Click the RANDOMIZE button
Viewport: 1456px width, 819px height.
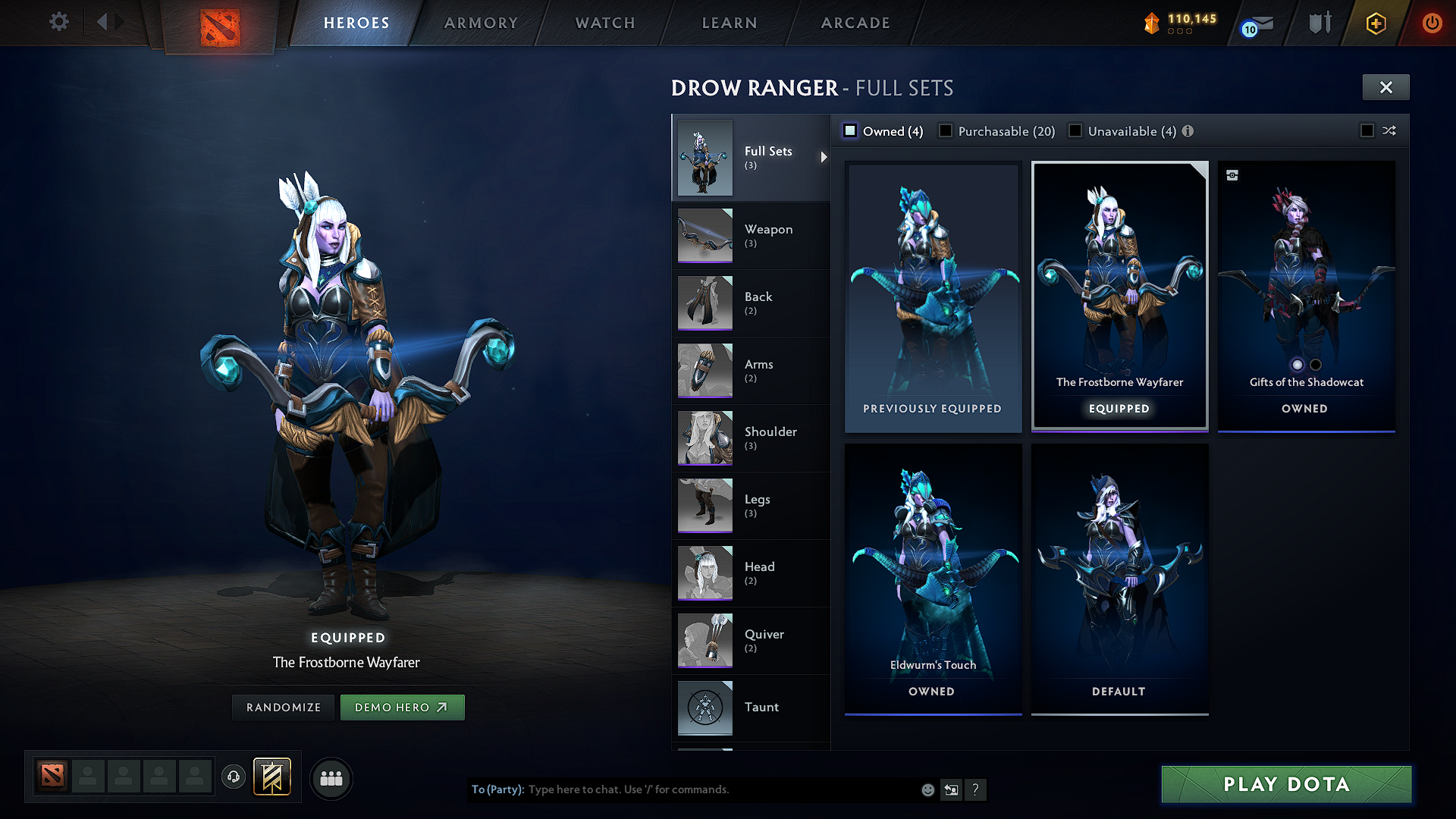click(x=283, y=707)
